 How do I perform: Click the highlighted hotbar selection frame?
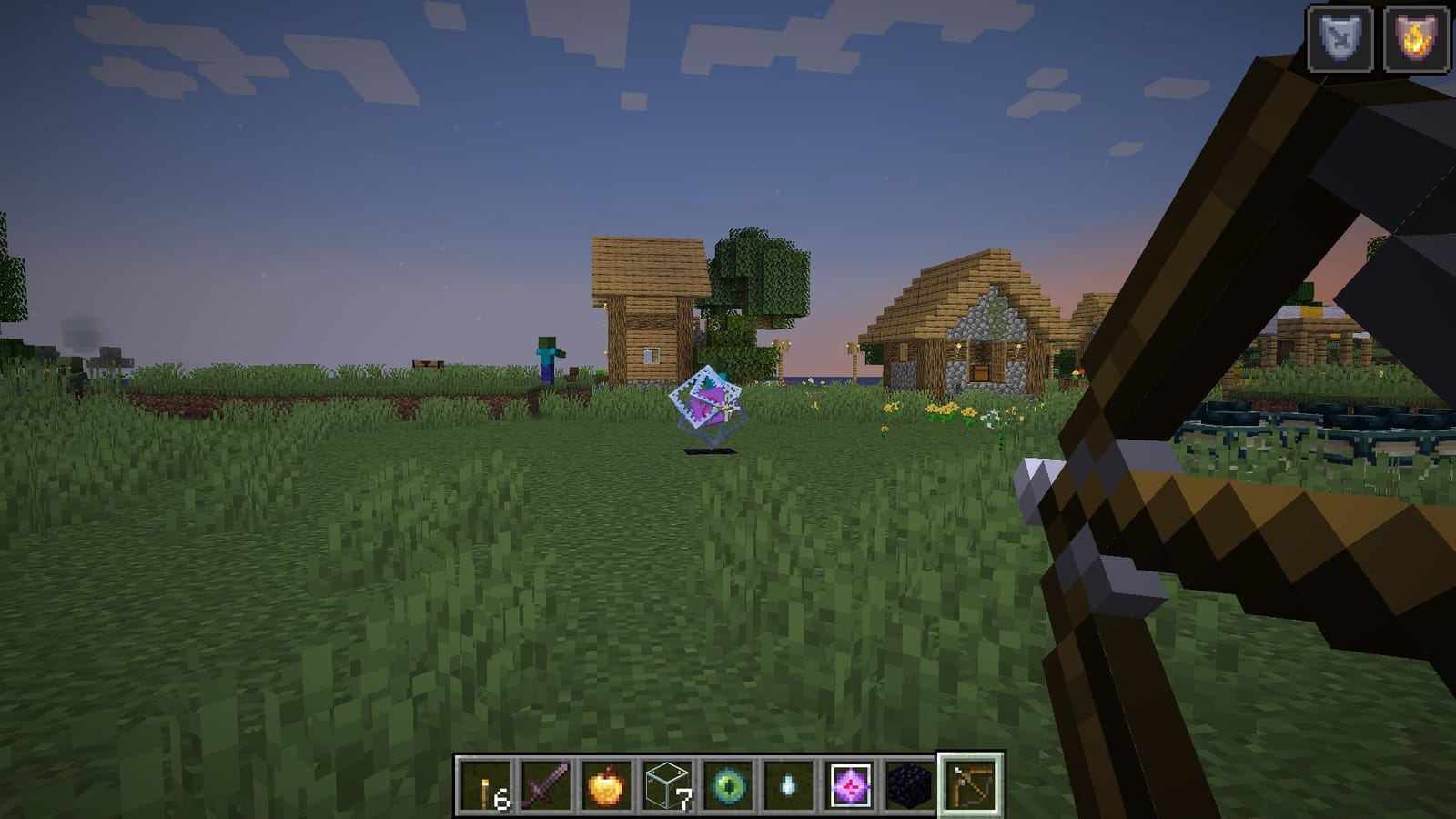pyautogui.click(x=970, y=787)
